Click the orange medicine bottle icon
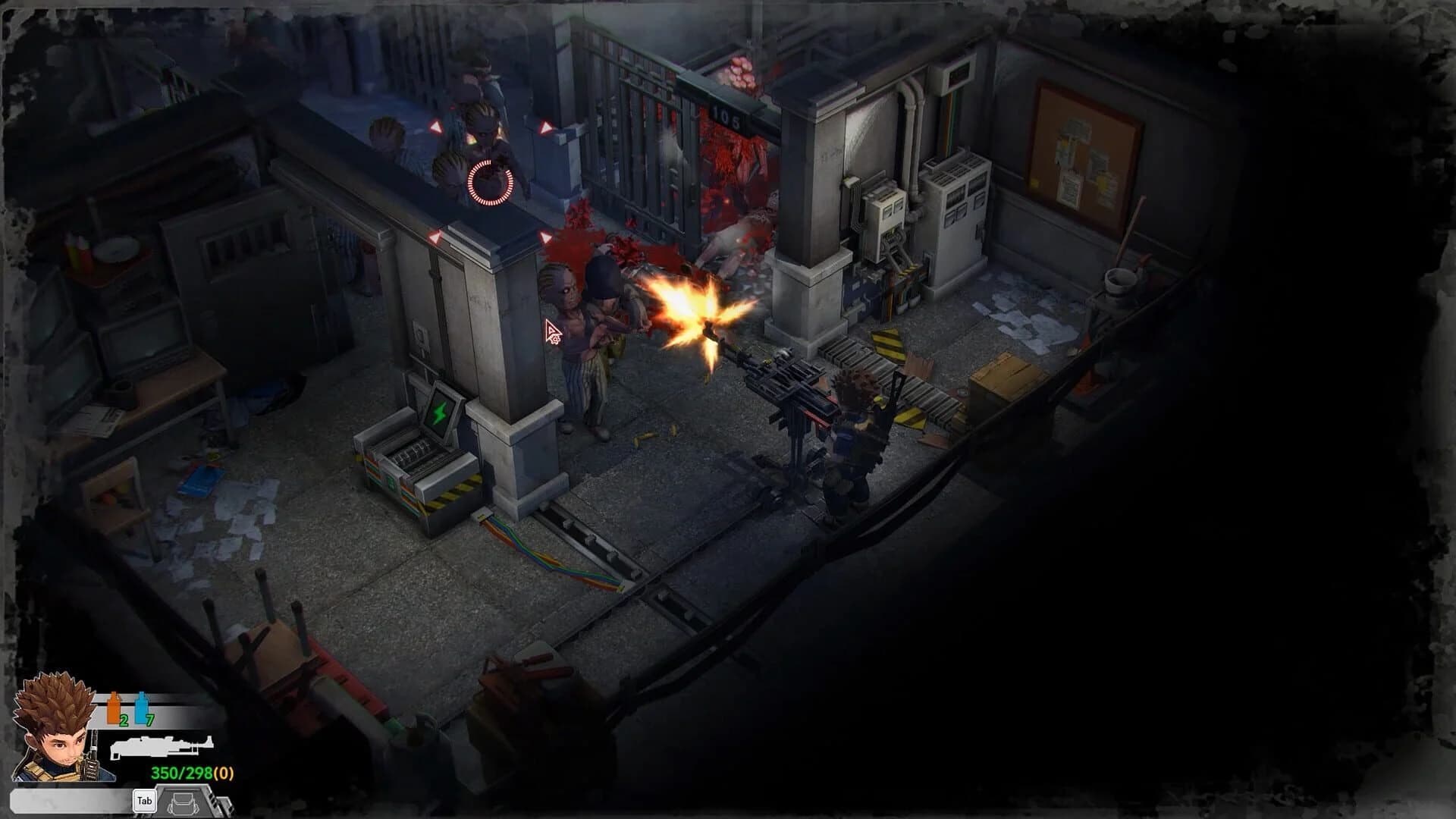The height and width of the screenshot is (819, 1456). coord(112,707)
